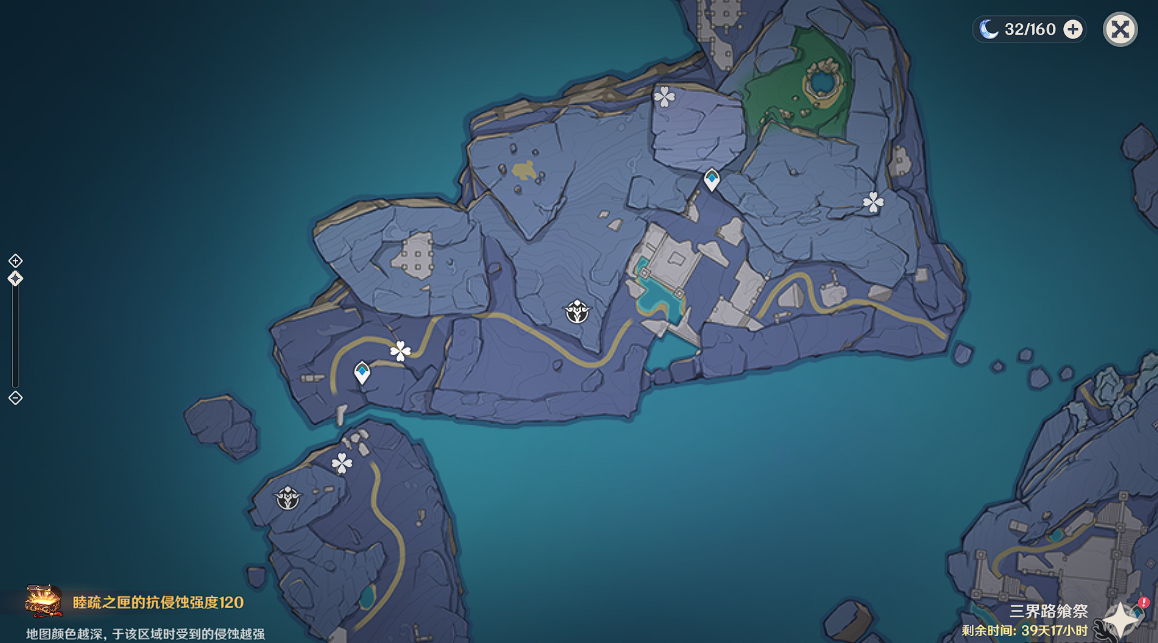The height and width of the screenshot is (643, 1158).
Task: Zoom in using the slider's plus button
Action: (15, 261)
